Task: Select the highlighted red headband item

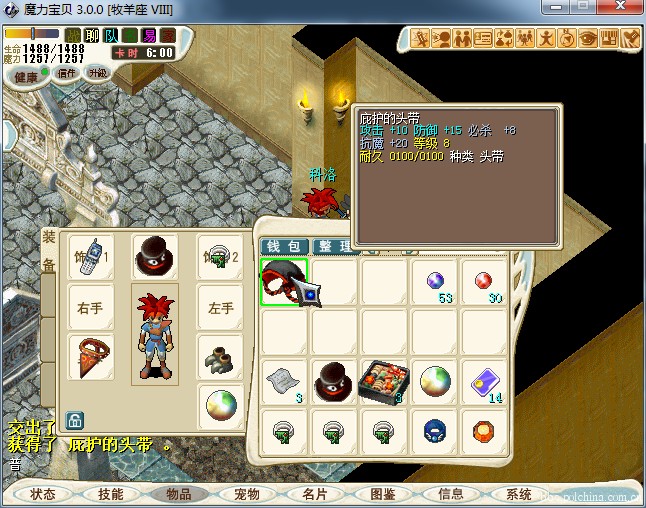Action: coord(284,282)
